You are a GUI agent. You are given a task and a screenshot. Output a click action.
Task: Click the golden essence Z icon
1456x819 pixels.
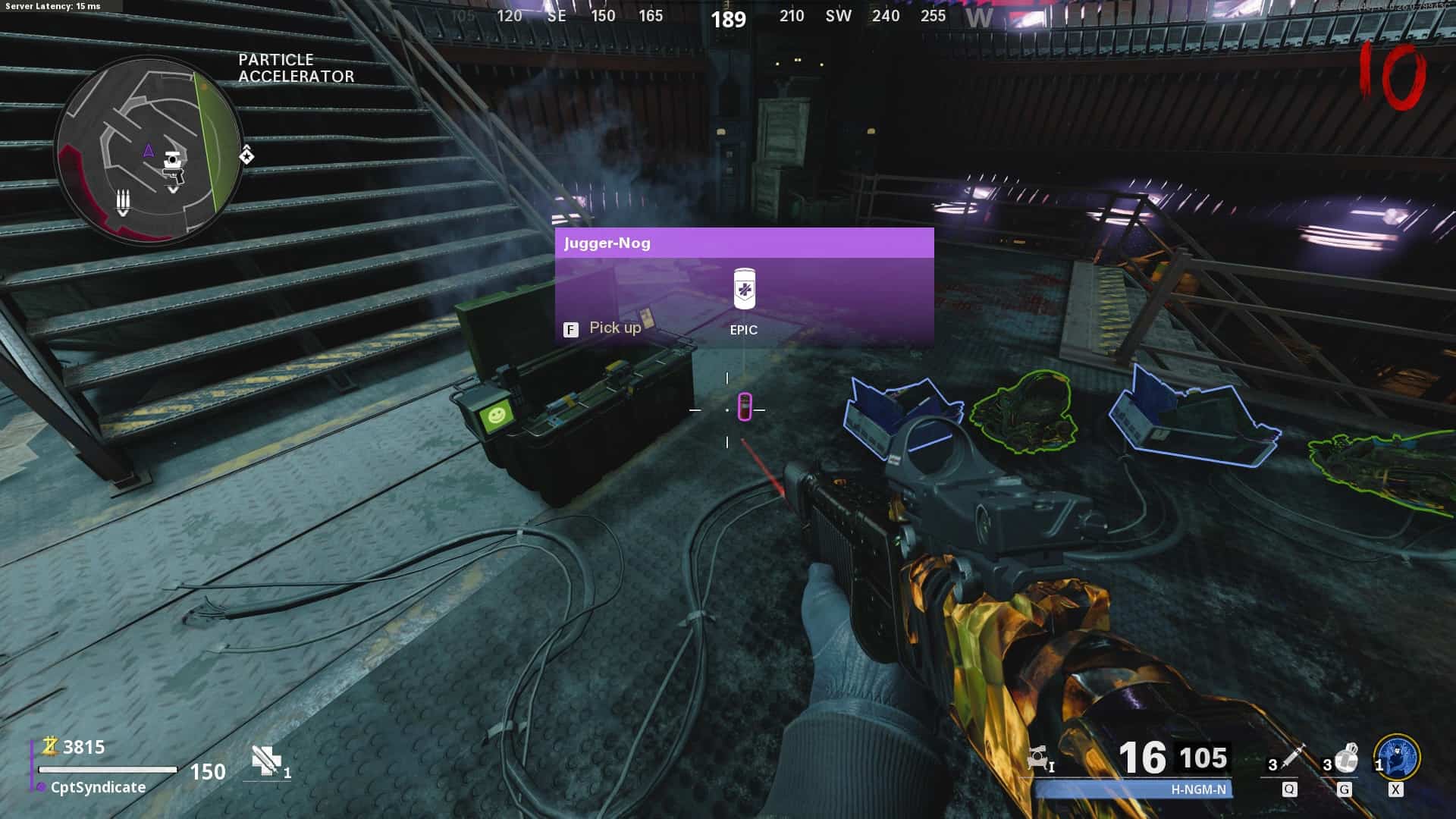tap(50, 746)
